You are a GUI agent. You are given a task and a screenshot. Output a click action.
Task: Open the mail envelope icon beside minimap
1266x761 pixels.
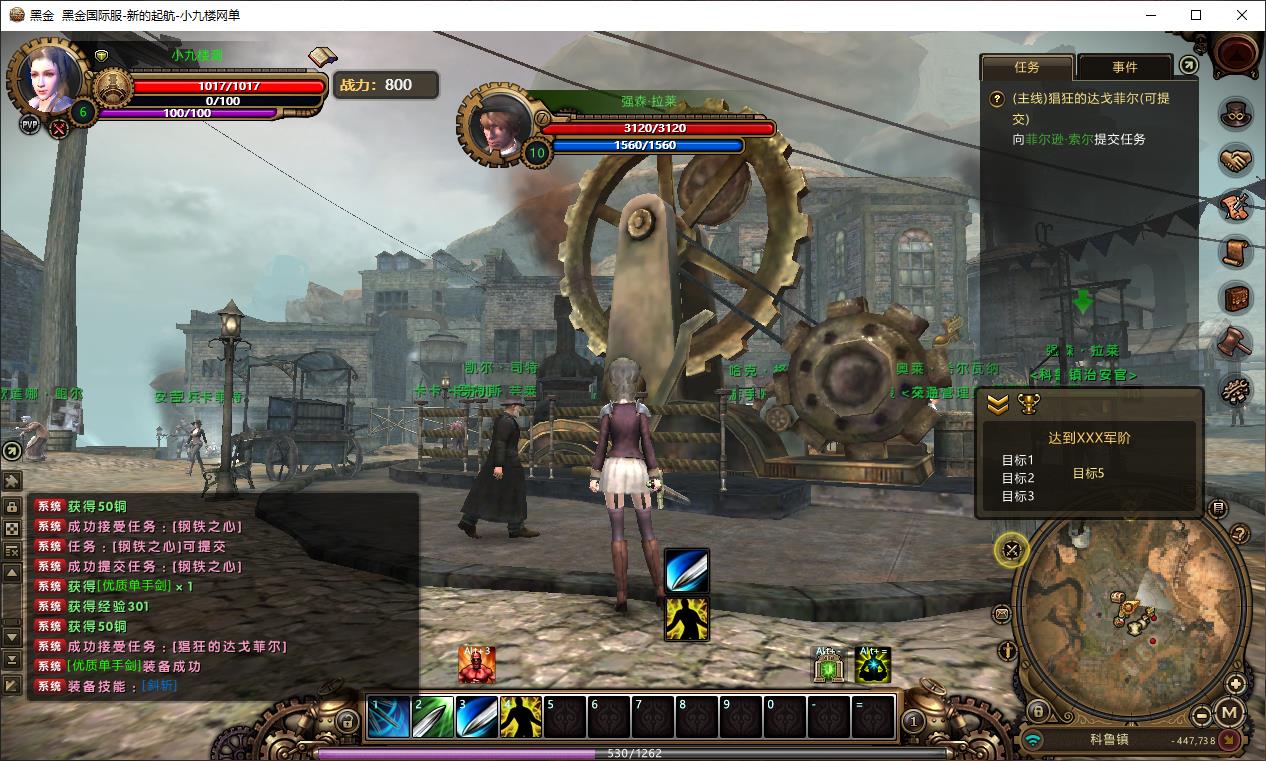coord(1002,614)
